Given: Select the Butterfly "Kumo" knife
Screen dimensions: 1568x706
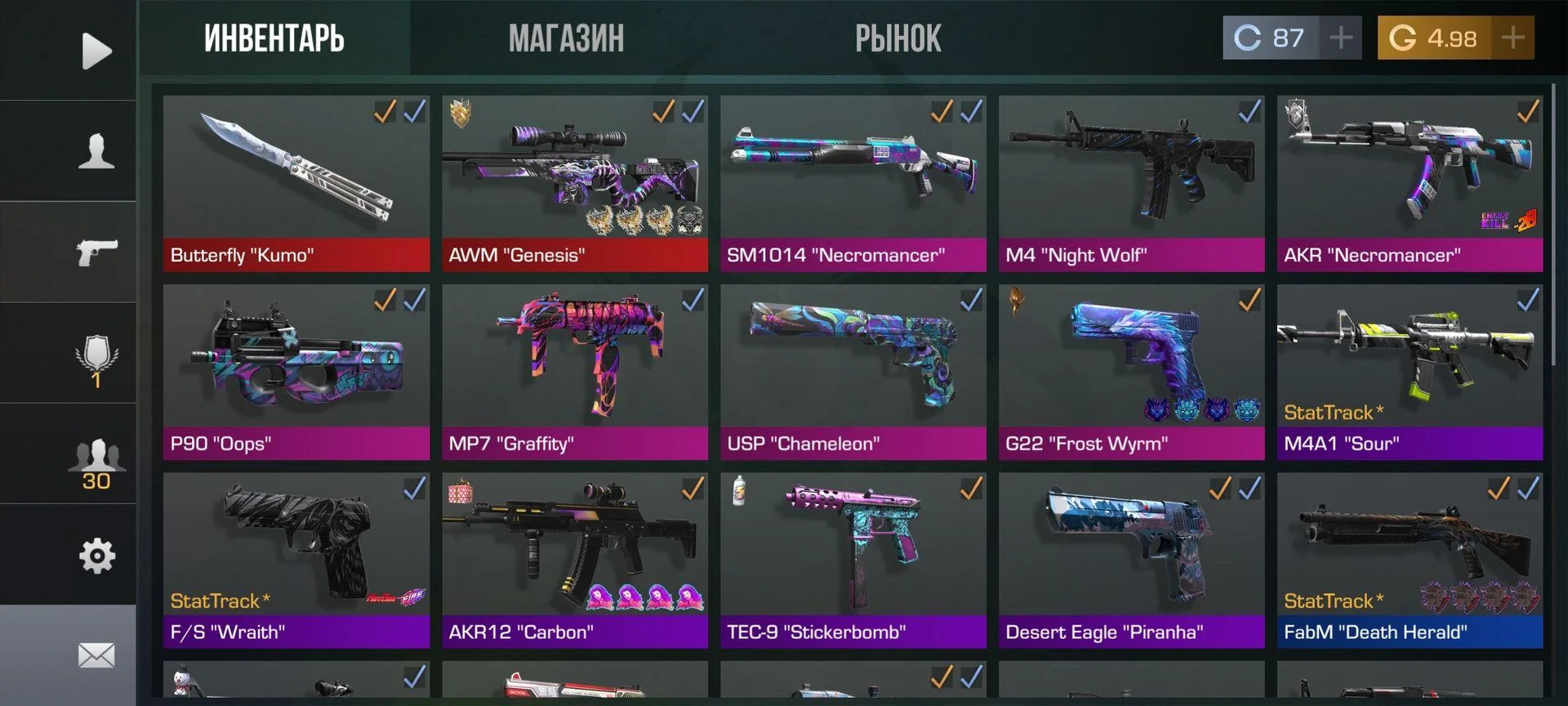Looking at the screenshot, I should point(296,183).
